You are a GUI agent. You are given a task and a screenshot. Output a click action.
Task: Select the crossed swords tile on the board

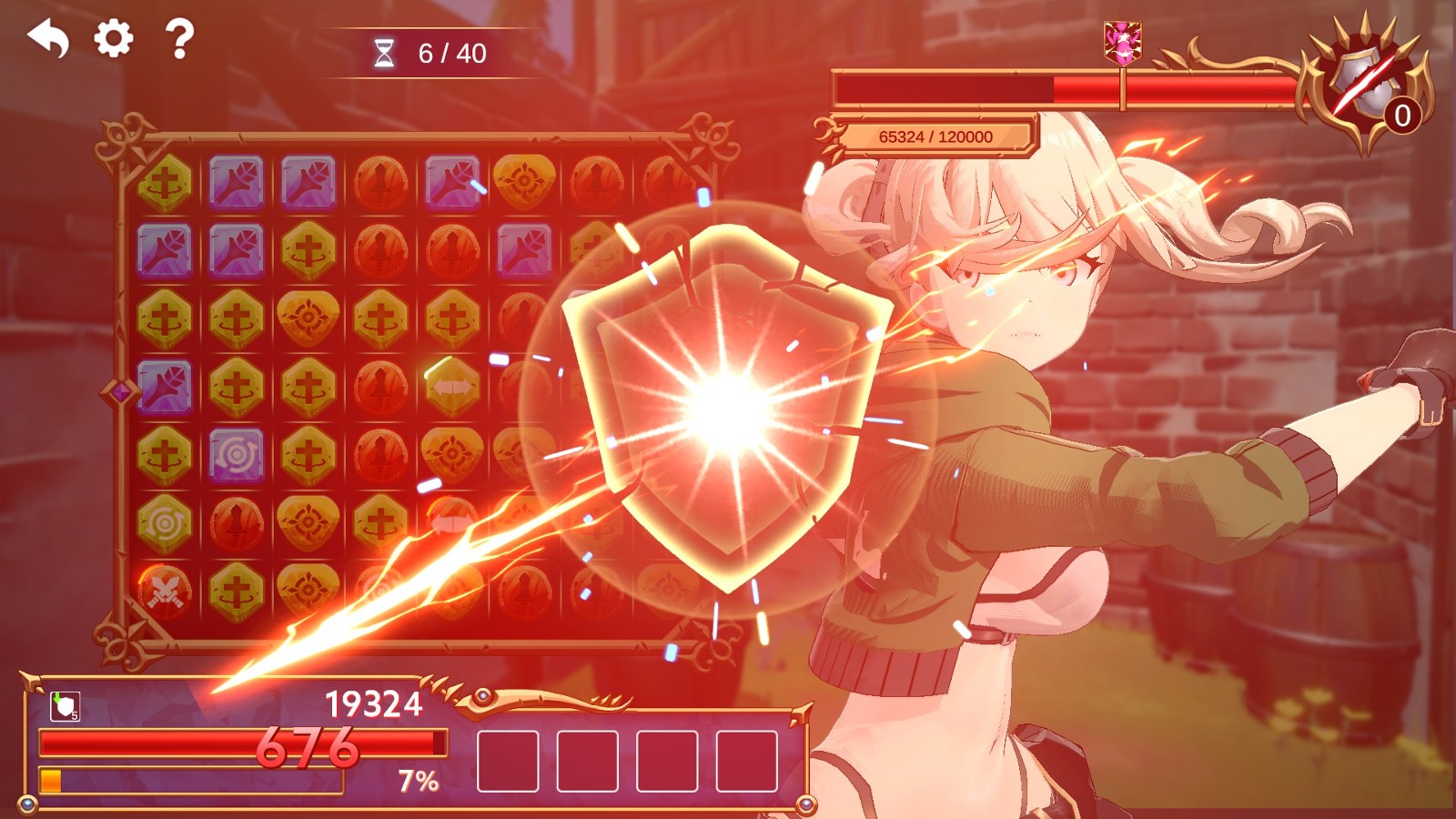(165, 591)
